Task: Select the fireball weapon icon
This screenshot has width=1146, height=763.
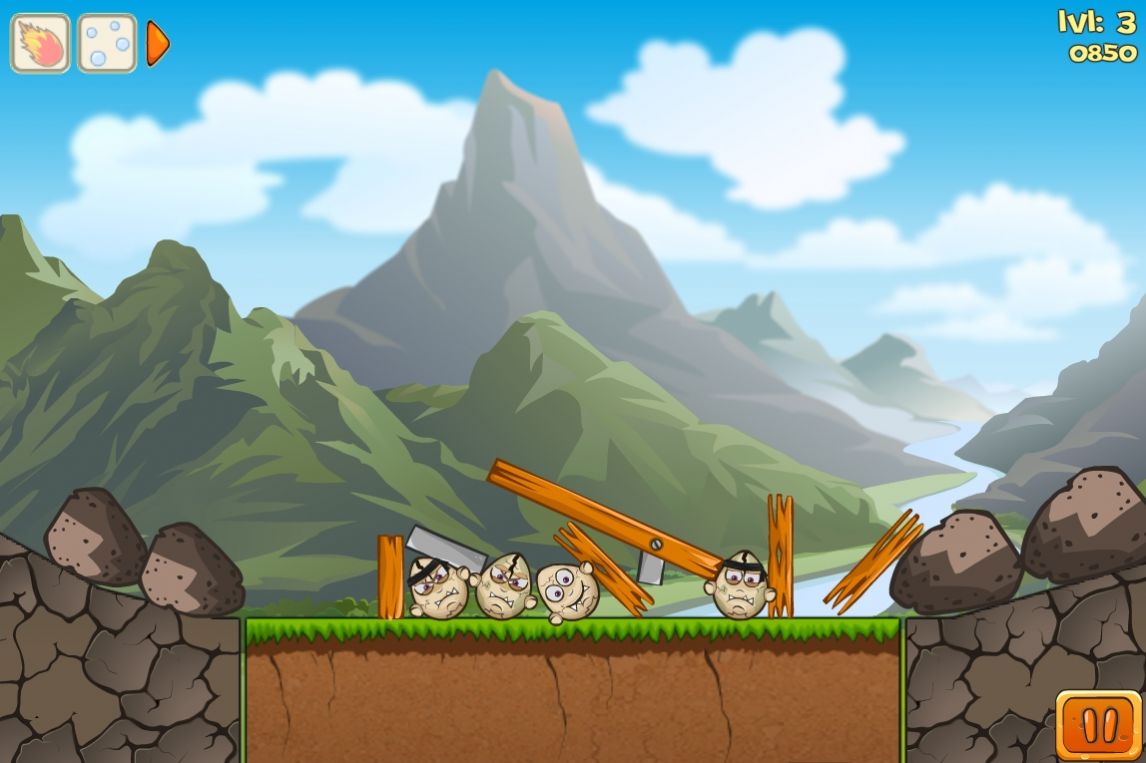Action: (40, 43)
